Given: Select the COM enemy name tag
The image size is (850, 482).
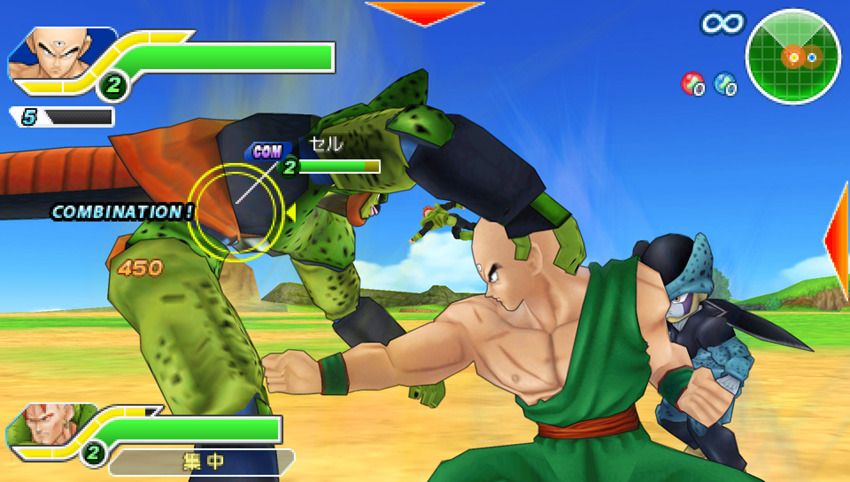Looking at the screenshot, I should coord(267,151).
